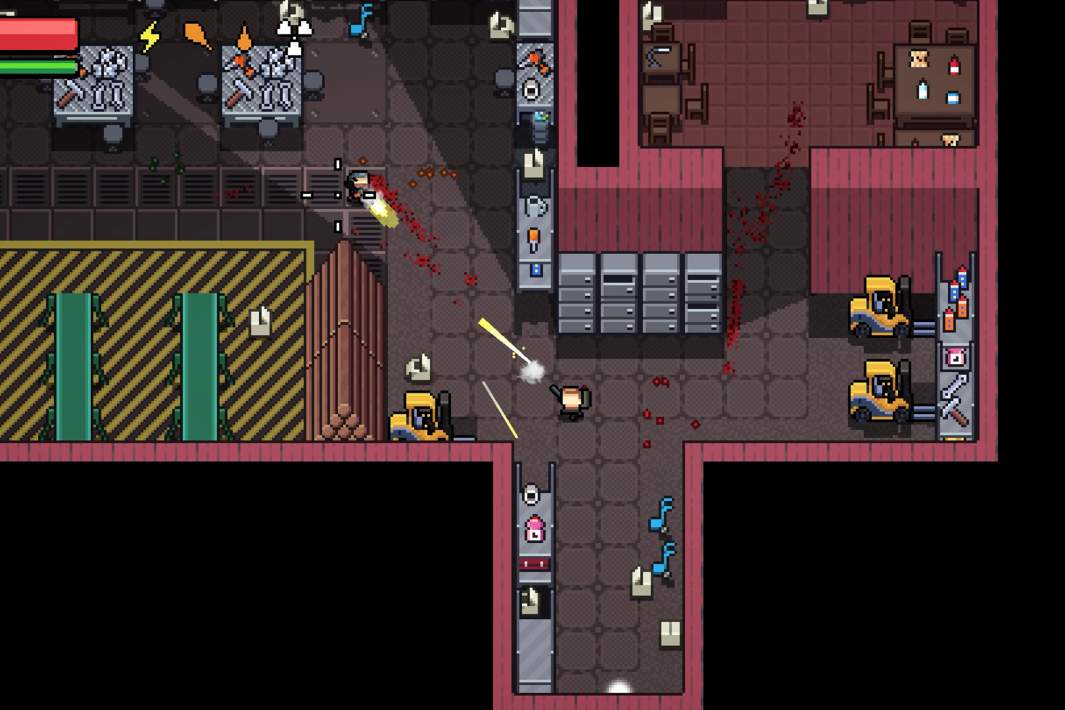Click the orange flame status icon

pyautogui.click(x=244, y=38)
